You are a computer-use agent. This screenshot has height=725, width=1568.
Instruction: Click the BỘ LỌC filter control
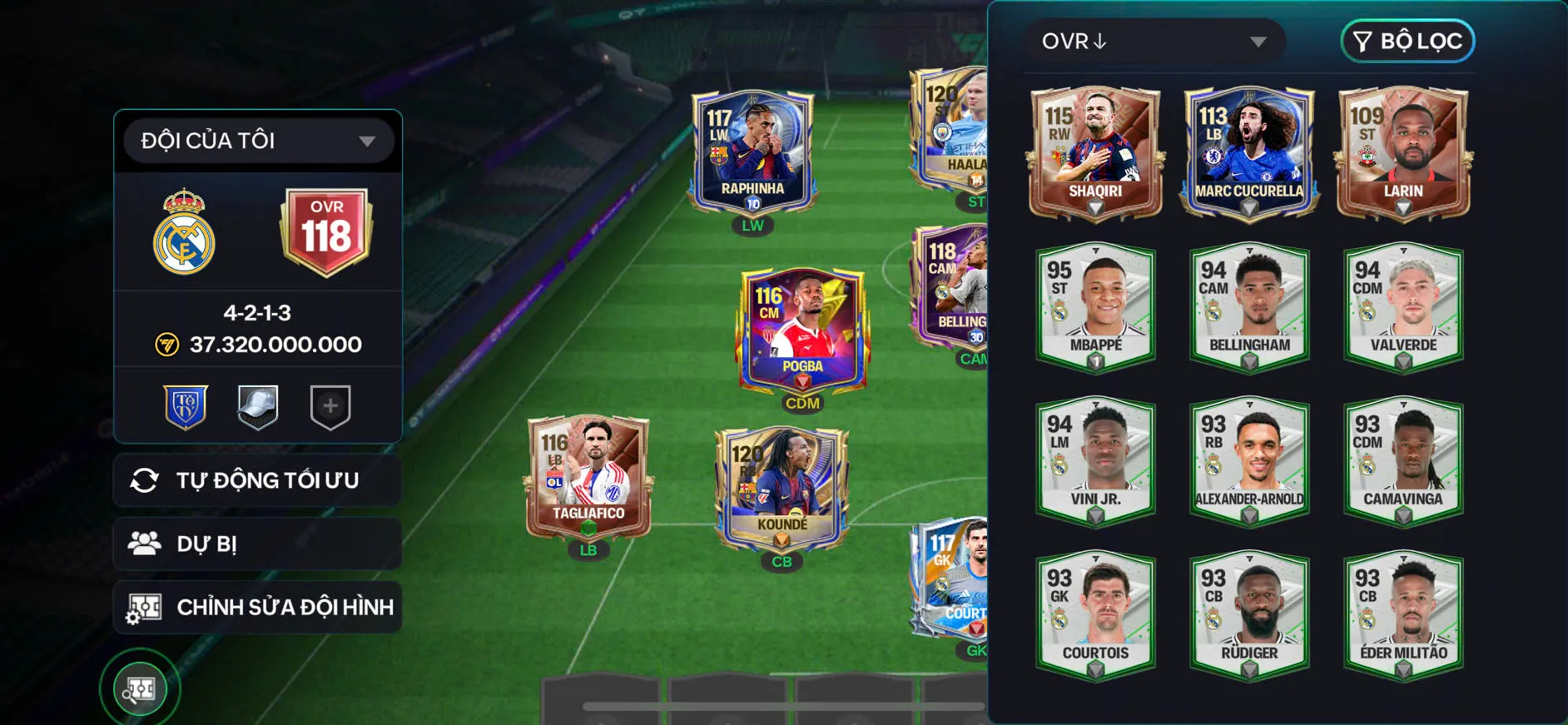[x=1407, y=41]
